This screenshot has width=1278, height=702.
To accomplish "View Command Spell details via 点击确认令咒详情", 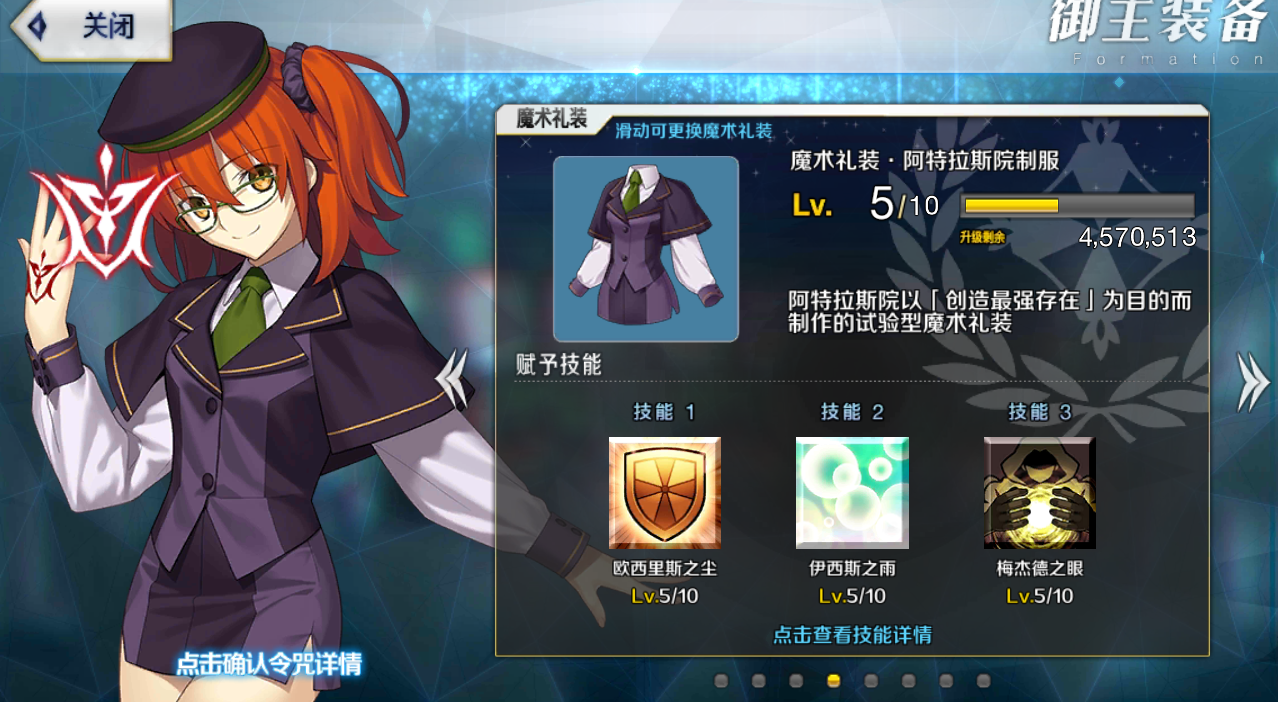I will 269,663.
